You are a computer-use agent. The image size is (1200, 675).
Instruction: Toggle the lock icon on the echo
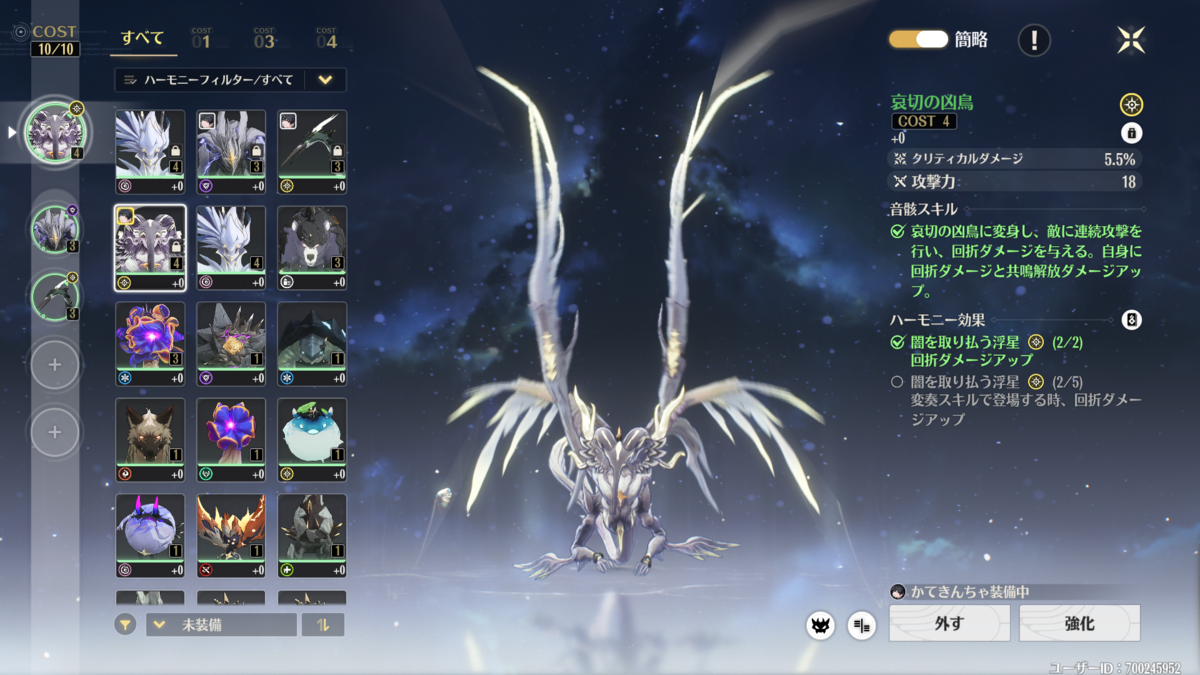click(1131, 133)
